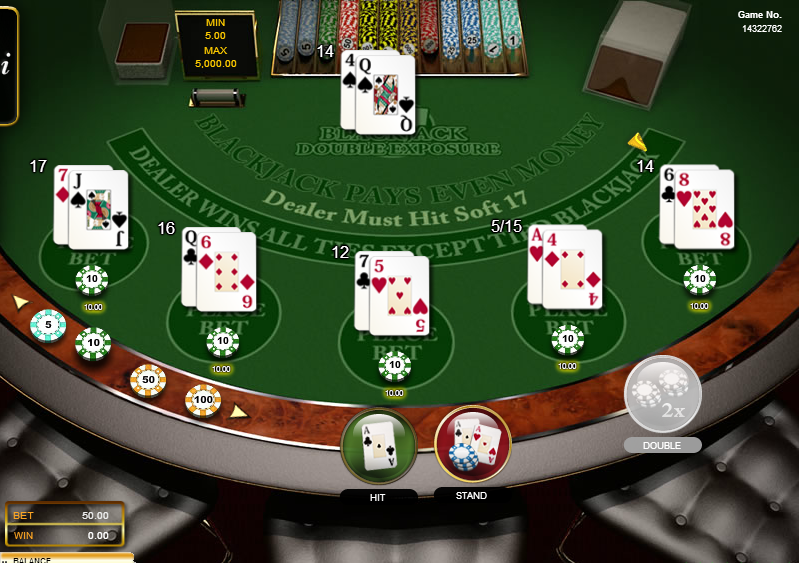Select the orange 50 chip
This screenshot has height=563, width=799.
pyautogui.click(x=148, y=380)
